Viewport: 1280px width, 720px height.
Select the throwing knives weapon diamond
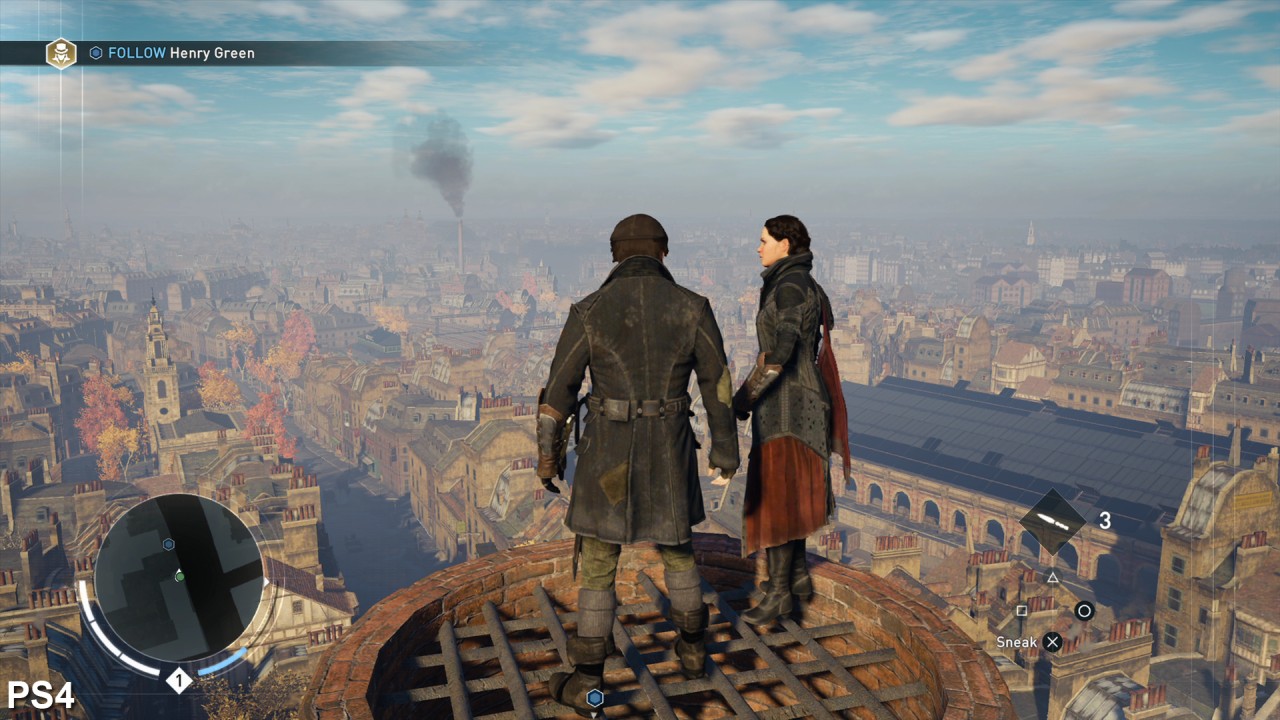click(1052, 521)
